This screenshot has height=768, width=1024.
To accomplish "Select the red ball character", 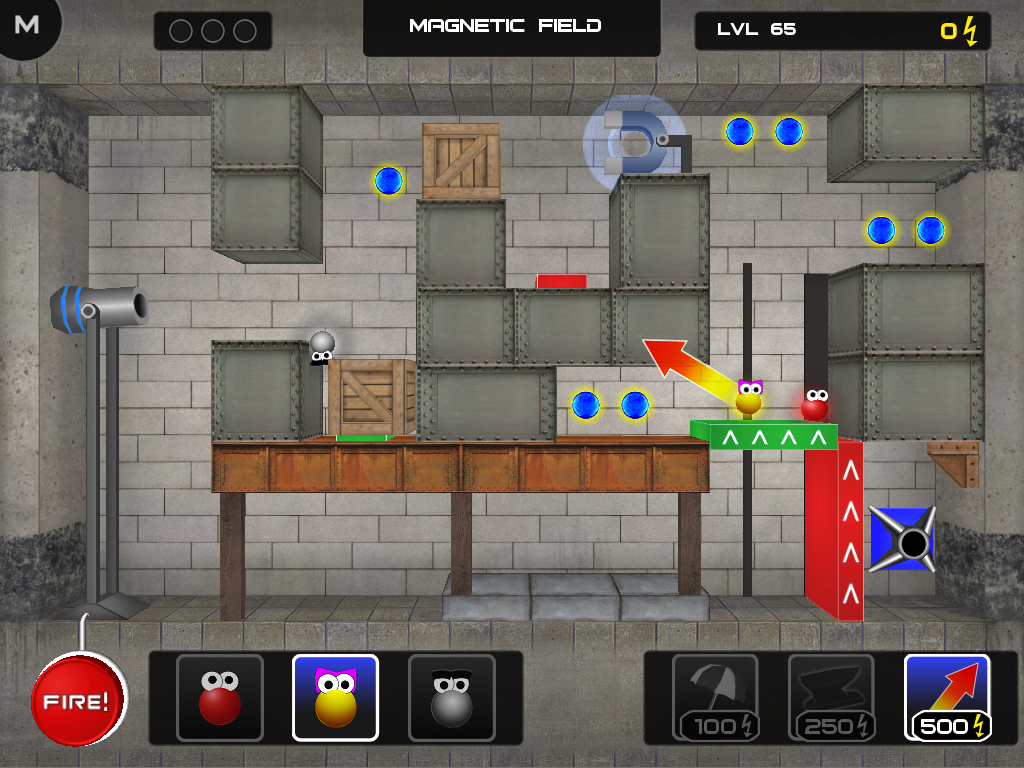I will pyautogui.click(x=220, y=698).
